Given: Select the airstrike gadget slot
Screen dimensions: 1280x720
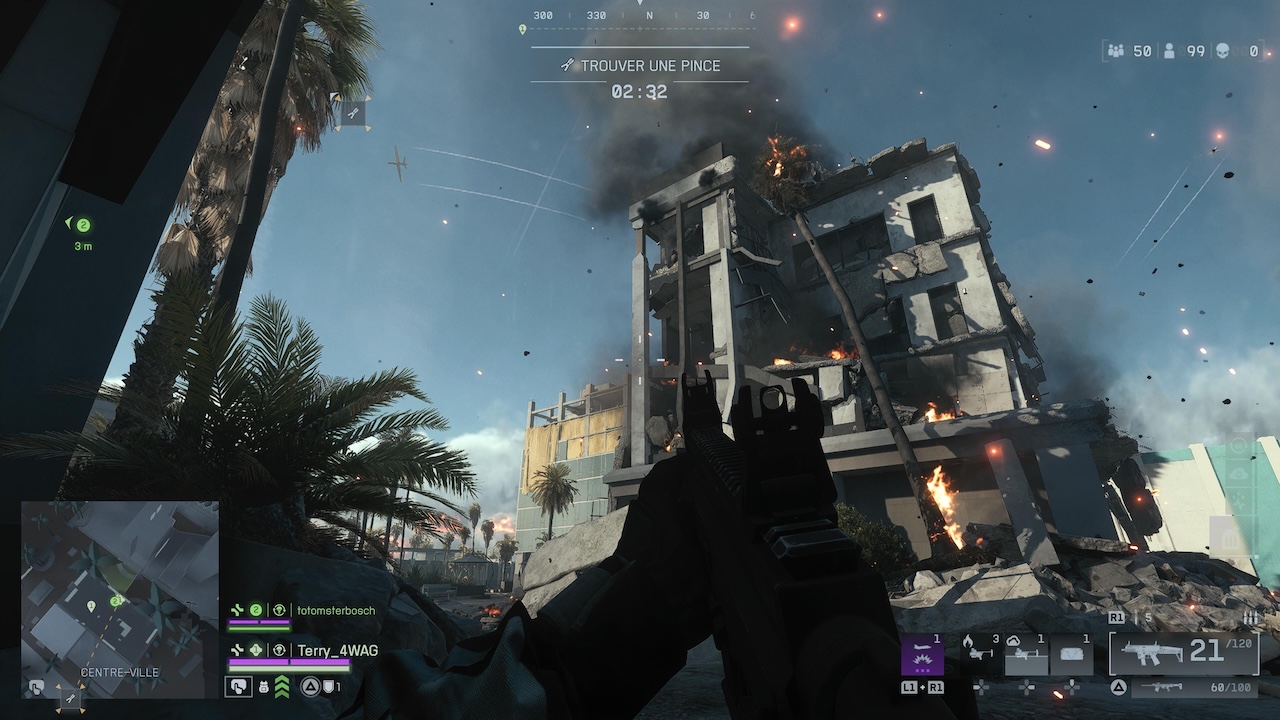Looking at the screenshot, I should click(x=922, y=656).
